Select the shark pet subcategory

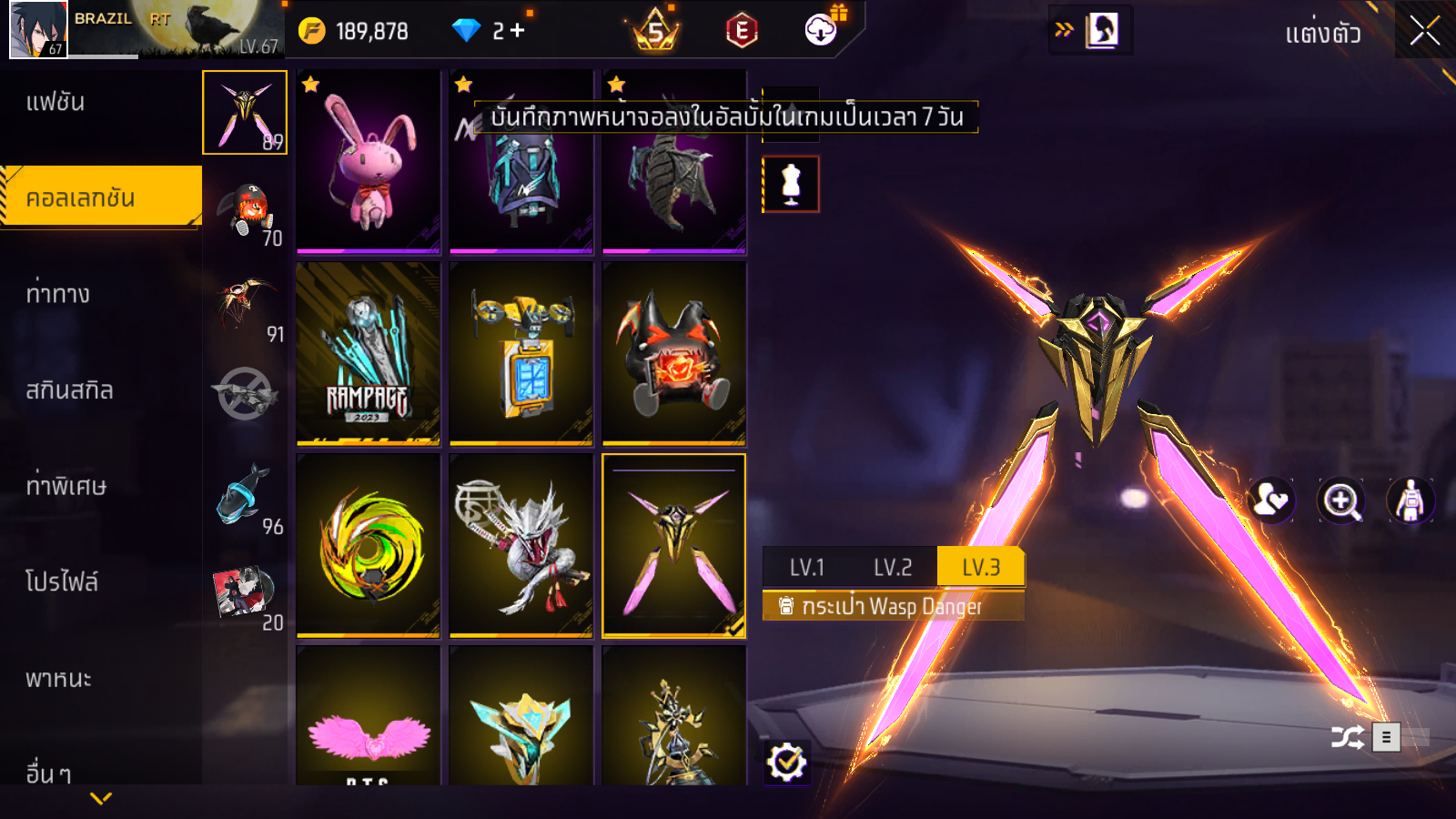tap(245, 496)
